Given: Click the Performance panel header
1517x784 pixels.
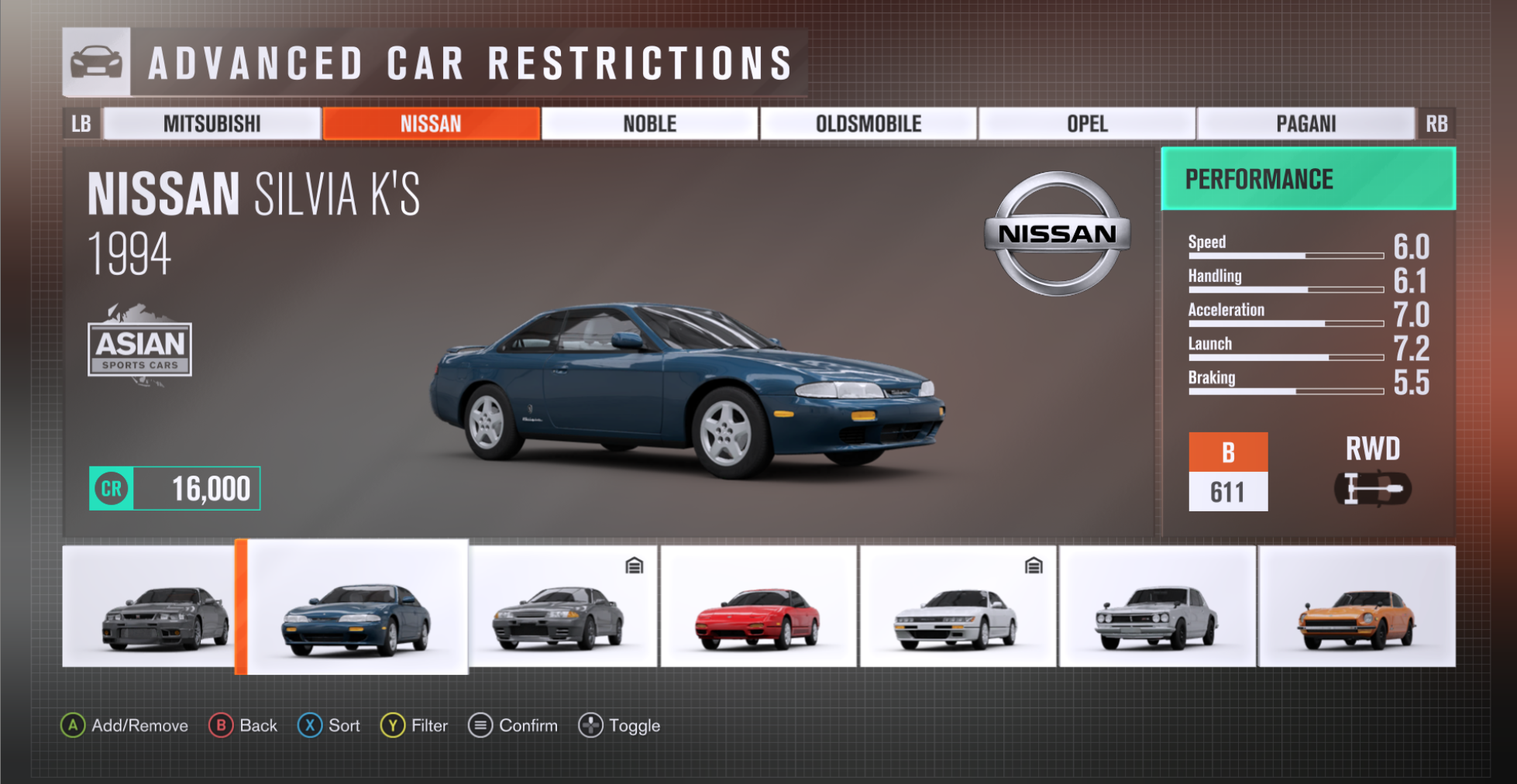Looking at the screenshot, I should [x=1308, y=179].
